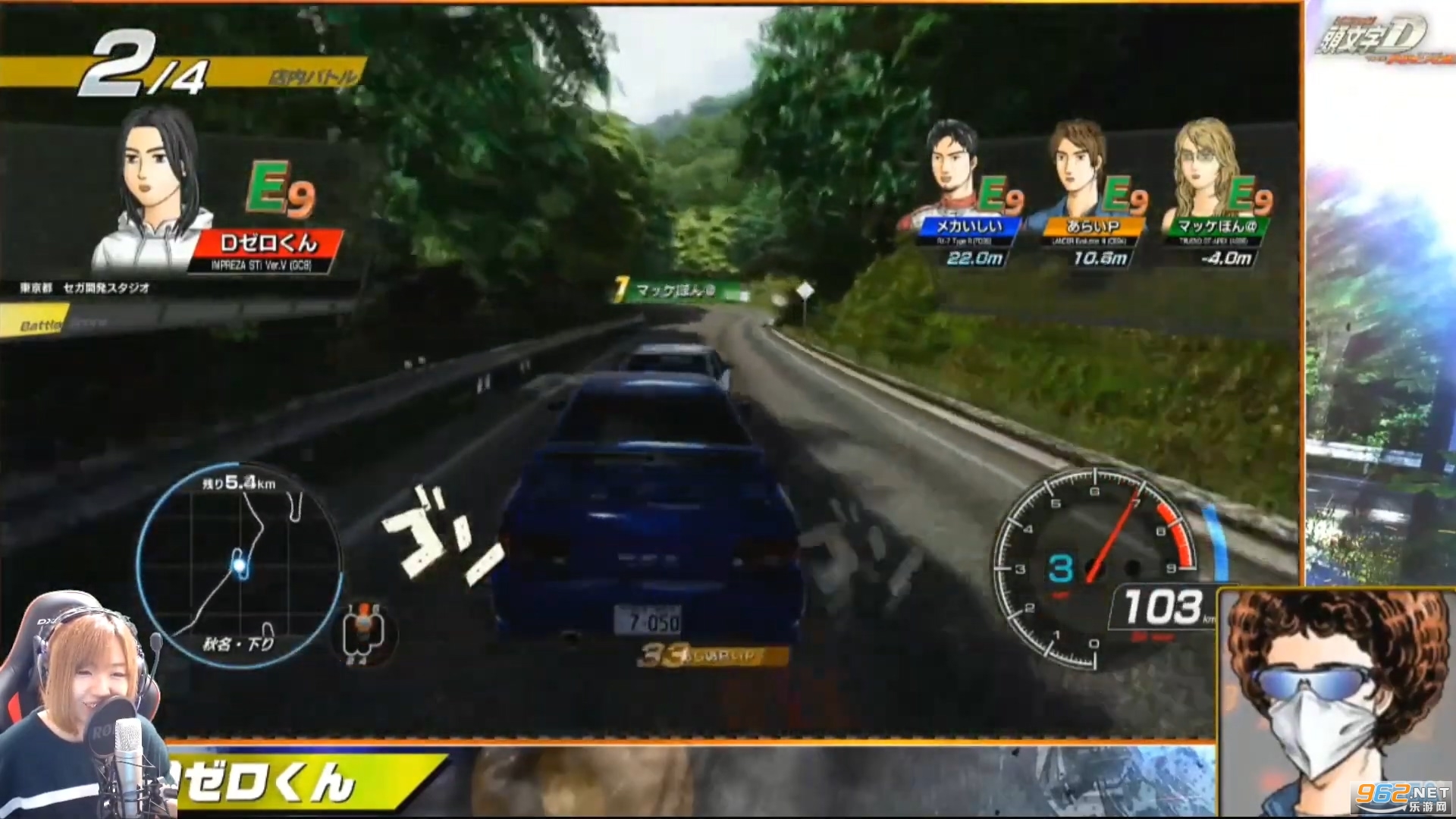Click the tachometer gauge
The width and height of the screenshot is (1456, 819).
[x=1096, y=567]
